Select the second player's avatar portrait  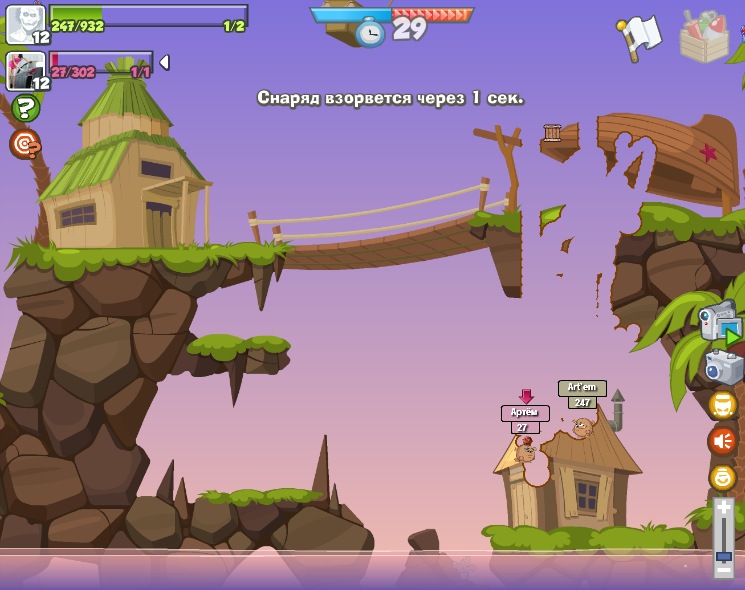(24, 70)
